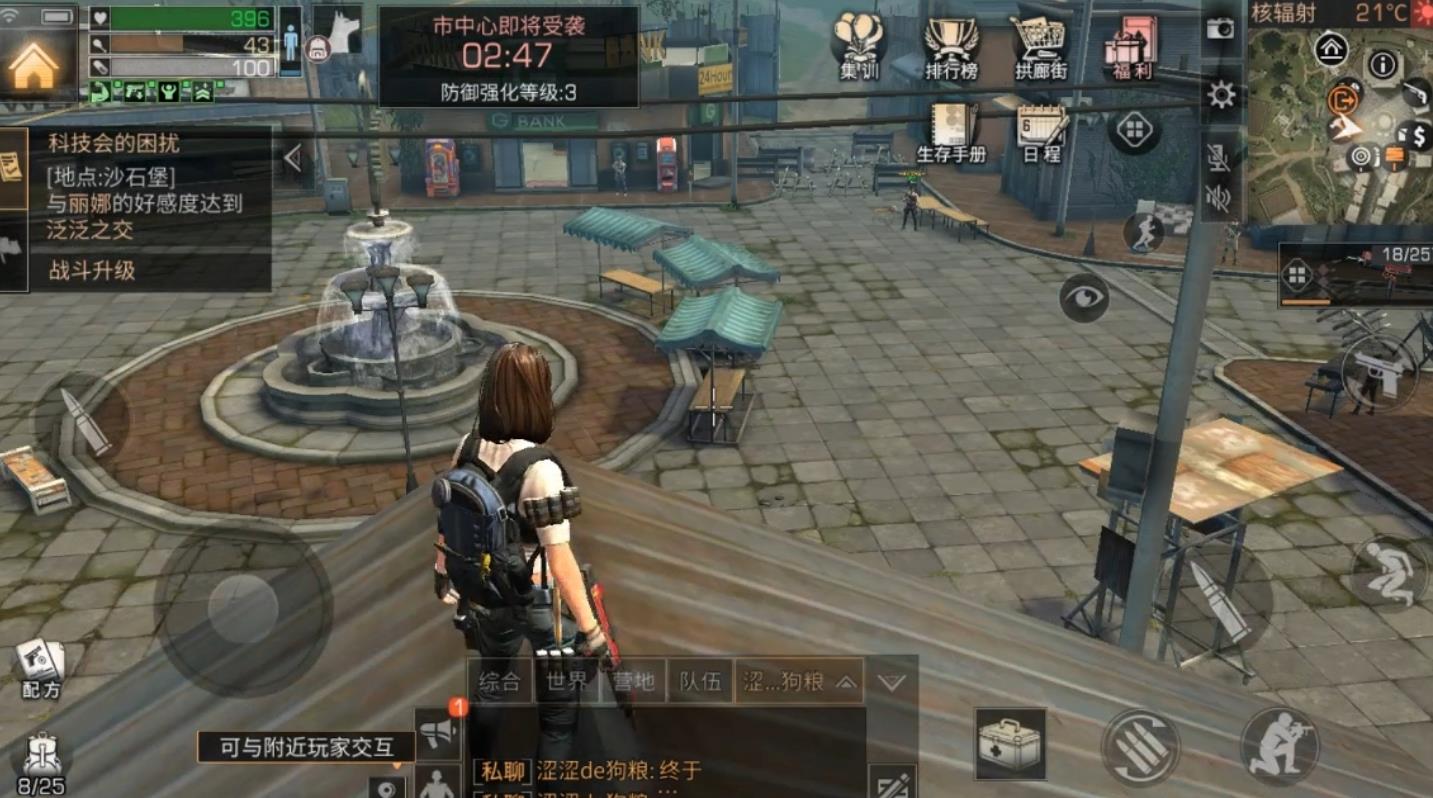Open the minimap
1433x798 pixels.
[1340, 125]
